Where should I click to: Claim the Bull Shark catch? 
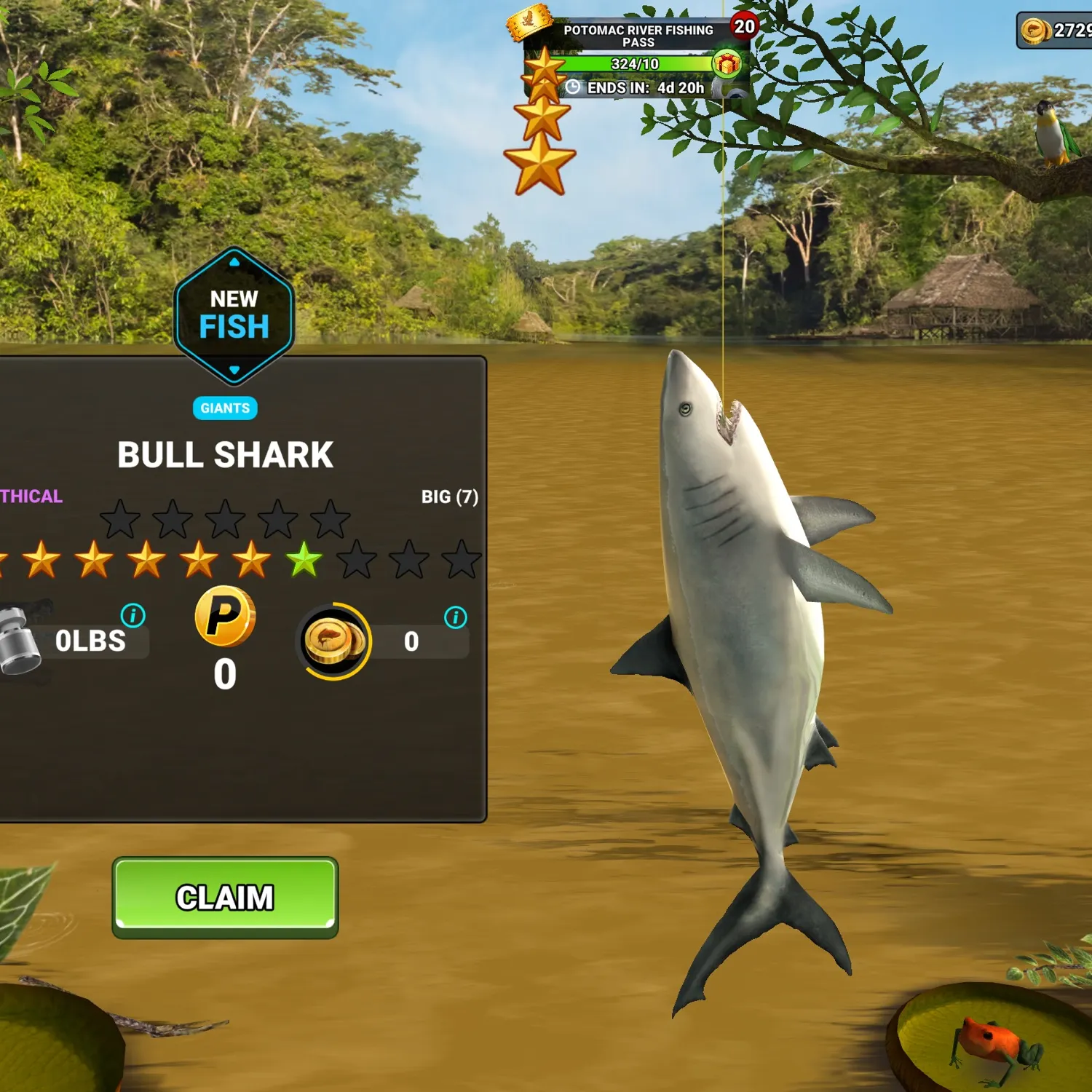click(x=225, y=897)
